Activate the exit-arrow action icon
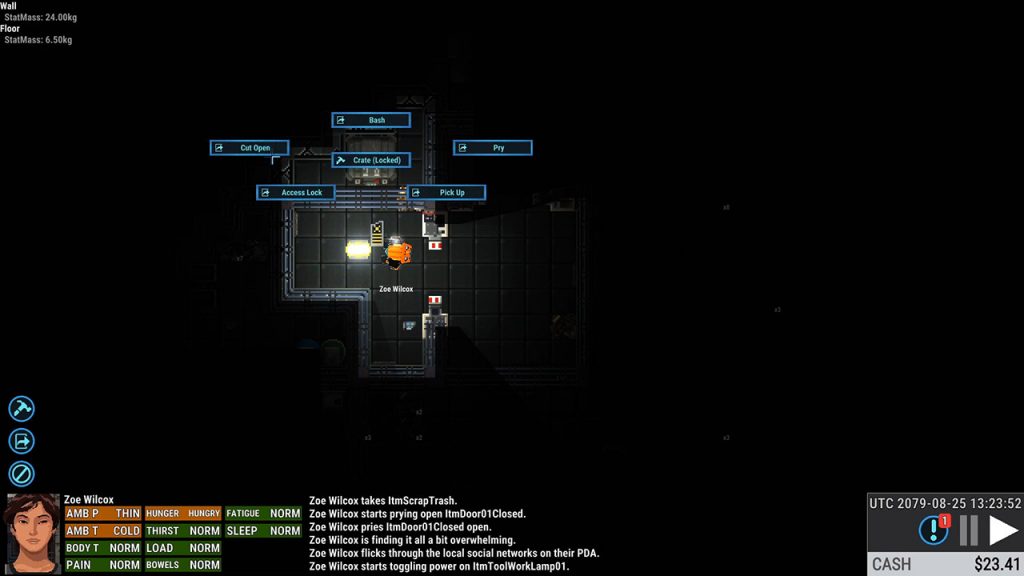1024x576 pixels. 21,441
